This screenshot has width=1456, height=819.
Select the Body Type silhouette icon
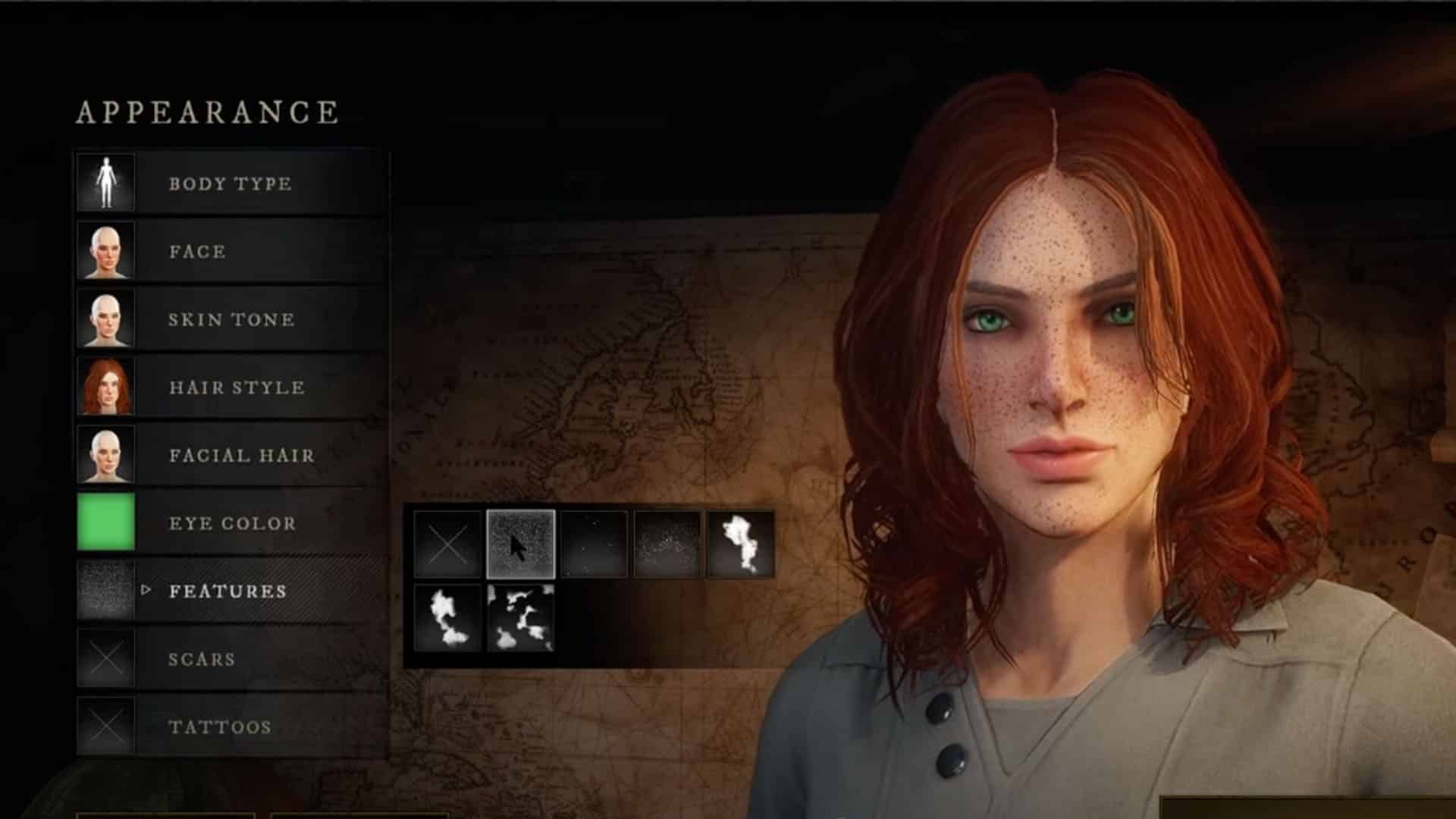106,182
